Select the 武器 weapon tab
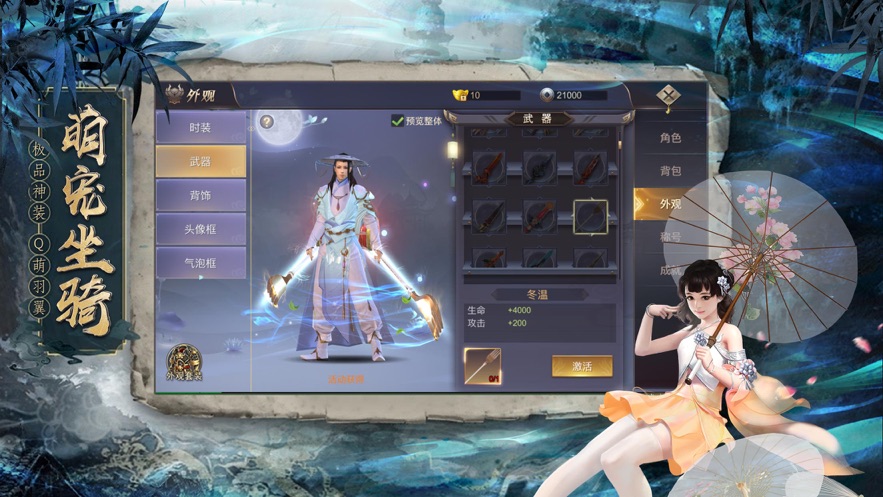 pyautogui.click(x=200, y=162)
